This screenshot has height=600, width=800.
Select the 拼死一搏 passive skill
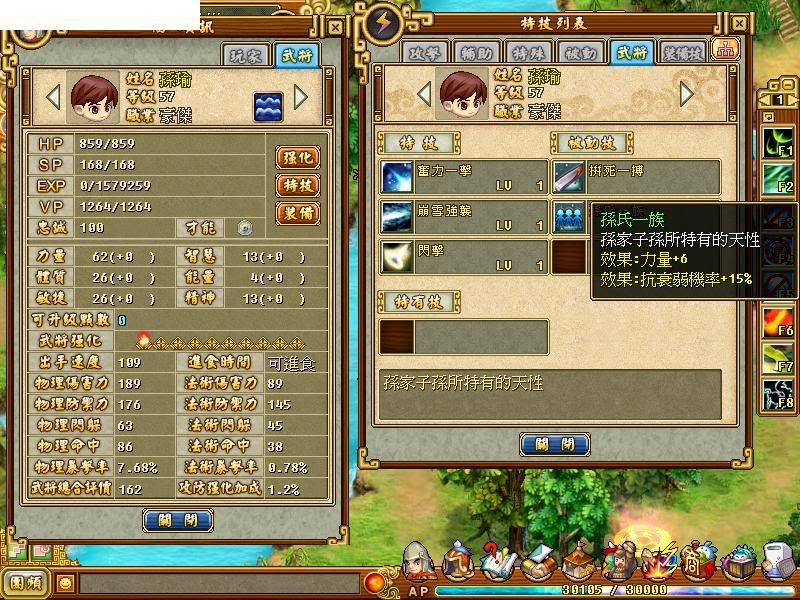[636, 177]
